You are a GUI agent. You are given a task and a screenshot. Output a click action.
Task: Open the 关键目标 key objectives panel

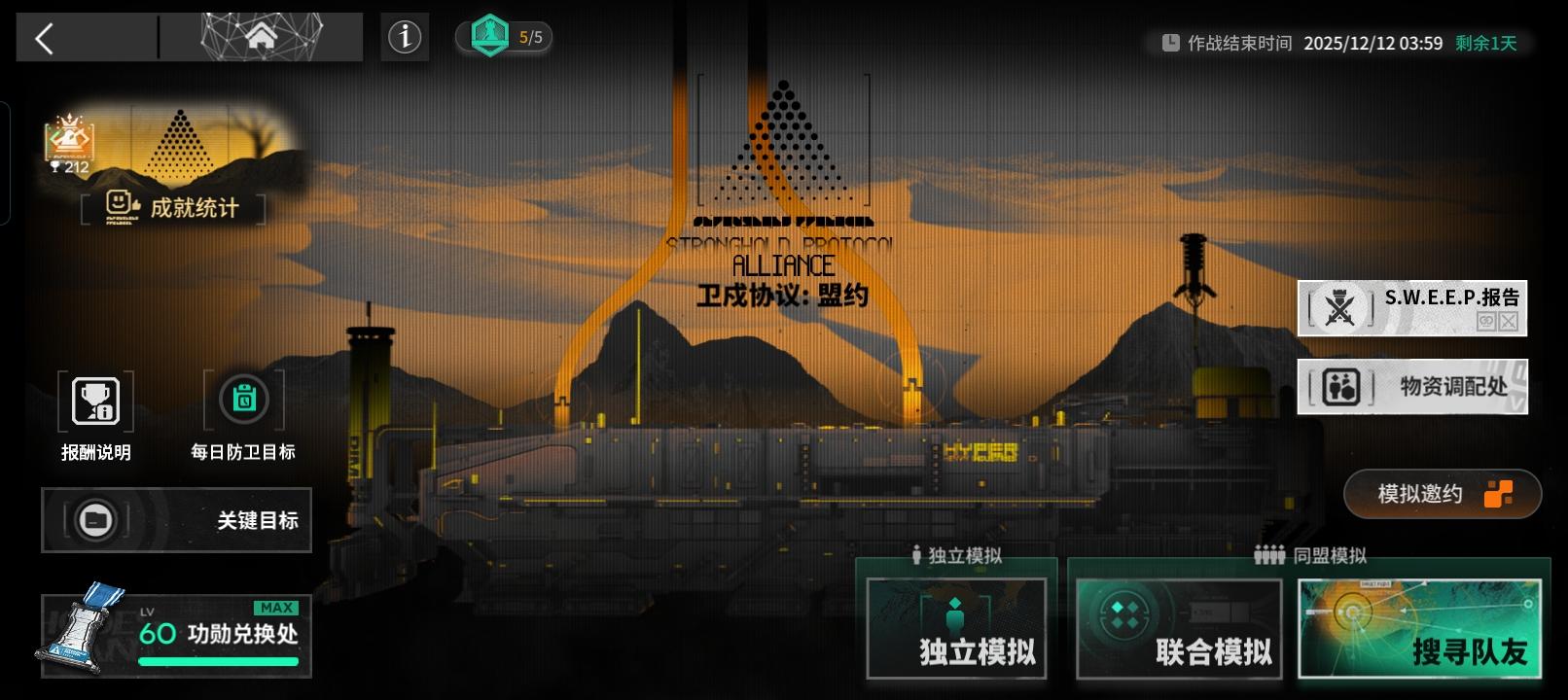pos(176,520)
